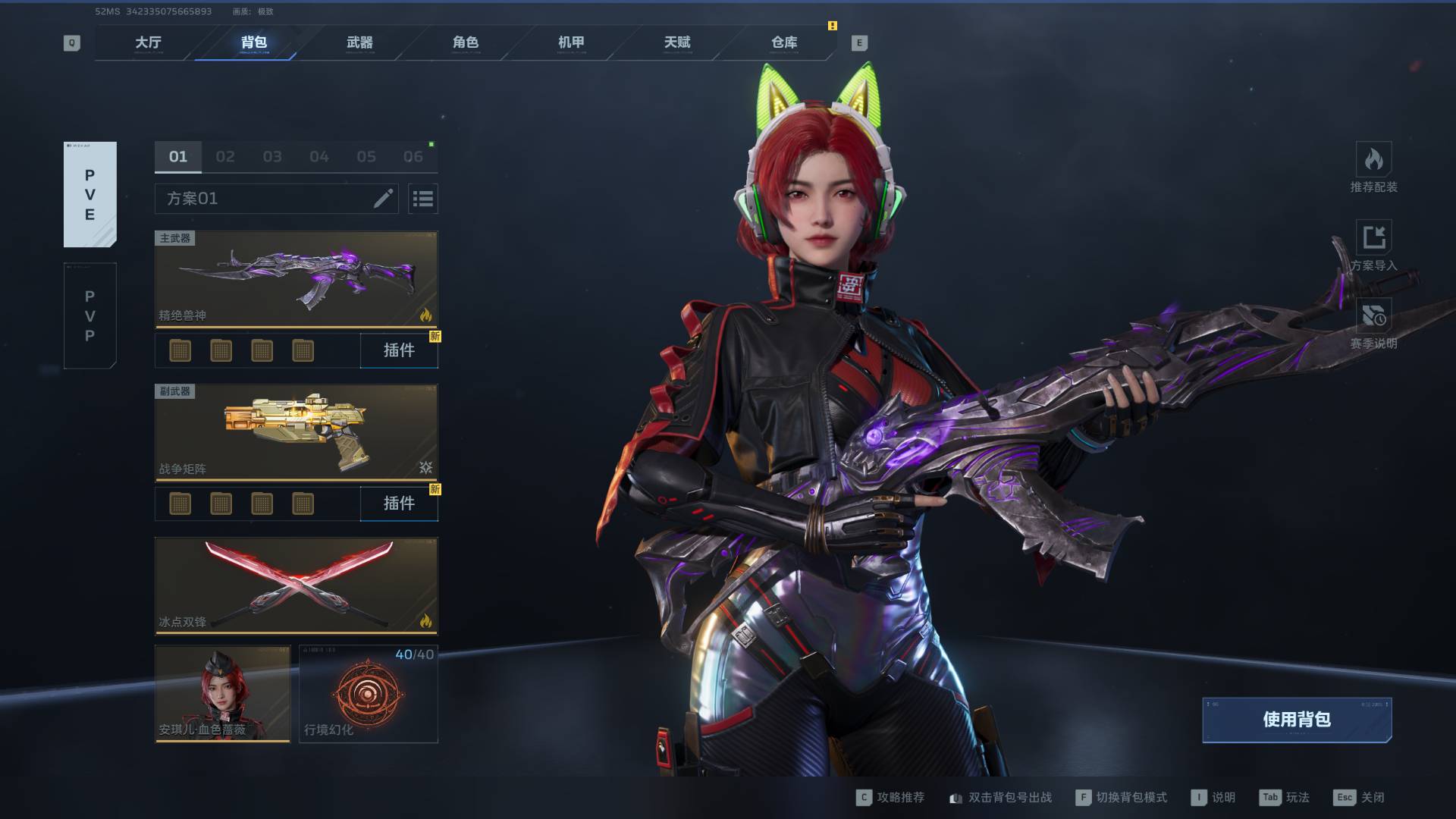
Task: Switch to PVP loadout mode
Action: 89,315
